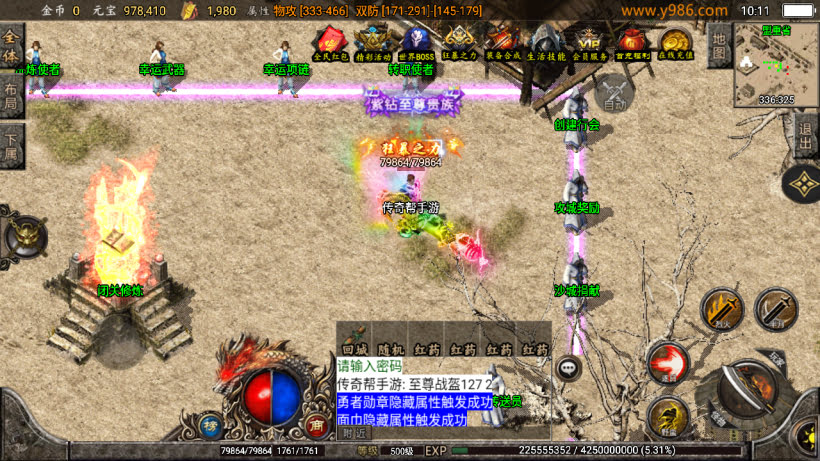Activate the 半月 half-moon sword skill
Screen dimensions: 820x461
tap(774, 309)
